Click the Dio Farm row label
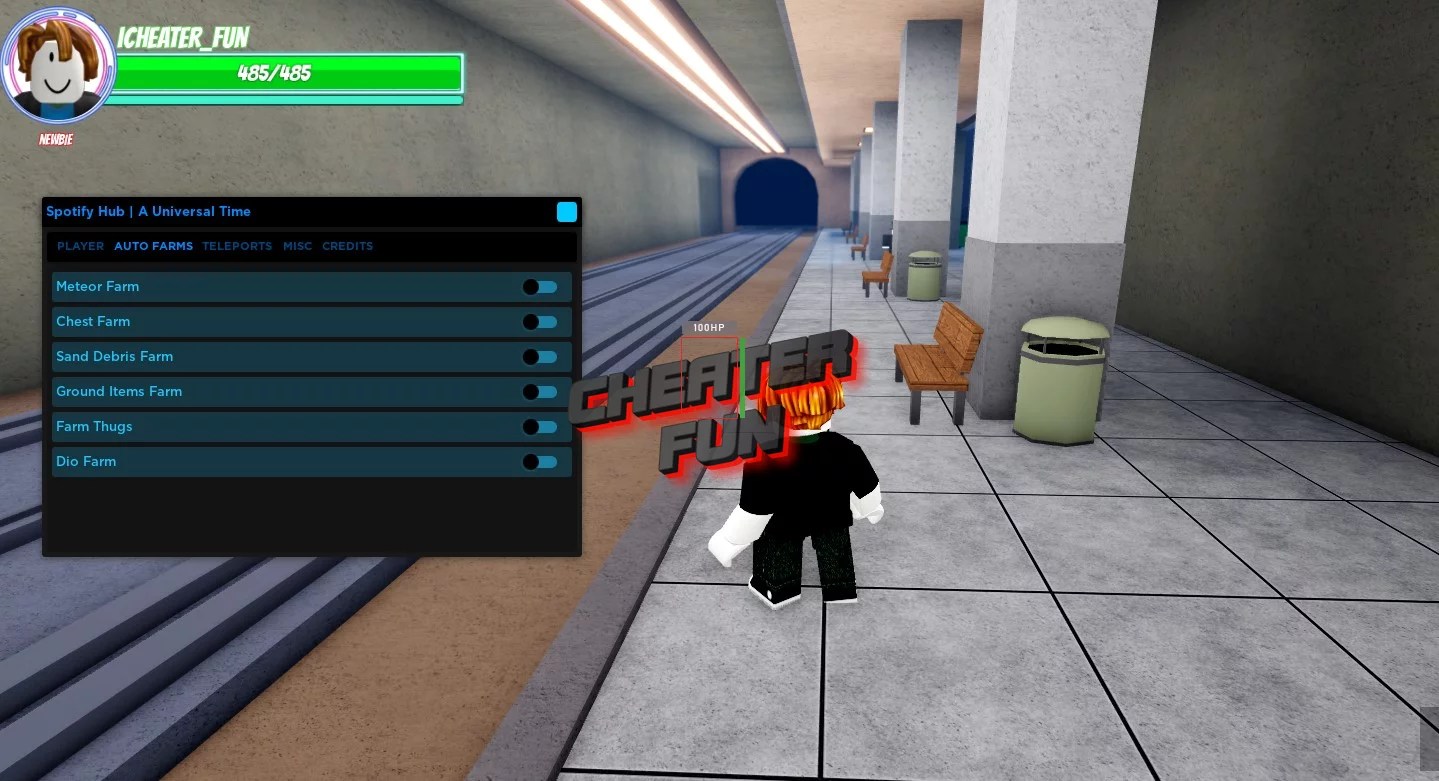The image size is (1439, 781). pyautogui.click(x=86, y=461)
